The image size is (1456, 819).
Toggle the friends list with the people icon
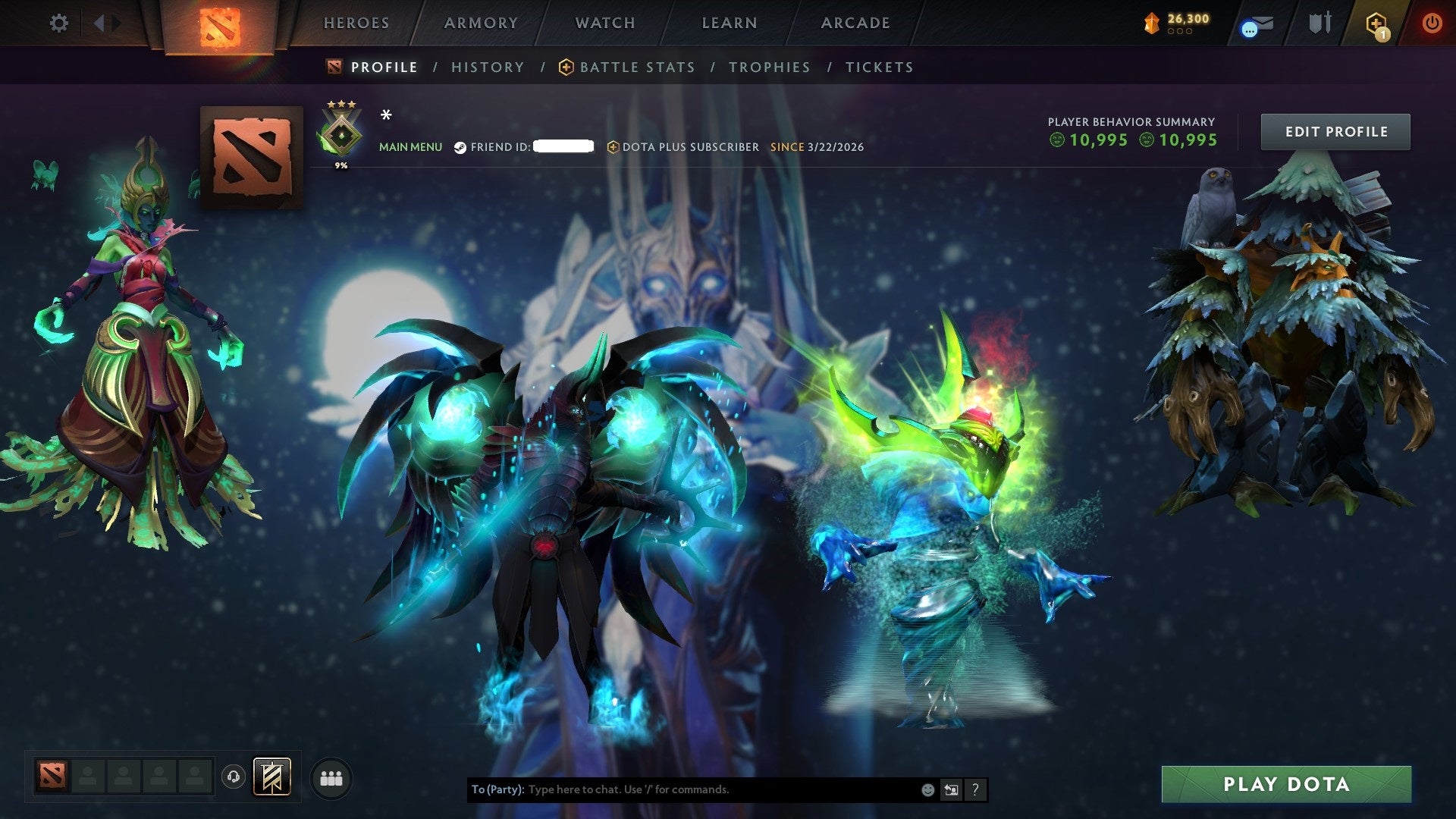(331, 779)
